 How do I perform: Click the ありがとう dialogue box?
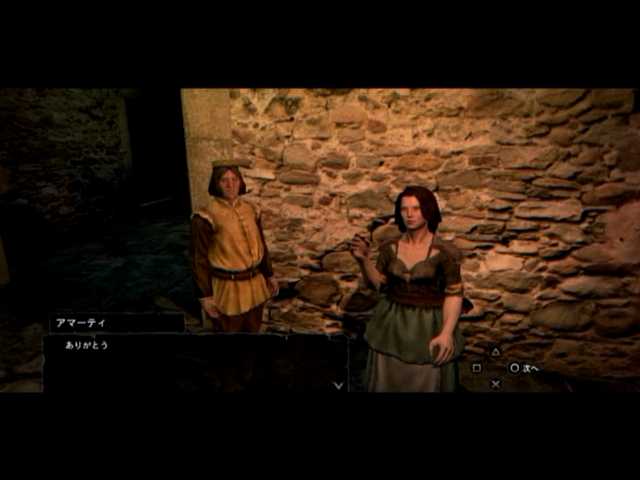pyautogui.click(x=195, y=361)
